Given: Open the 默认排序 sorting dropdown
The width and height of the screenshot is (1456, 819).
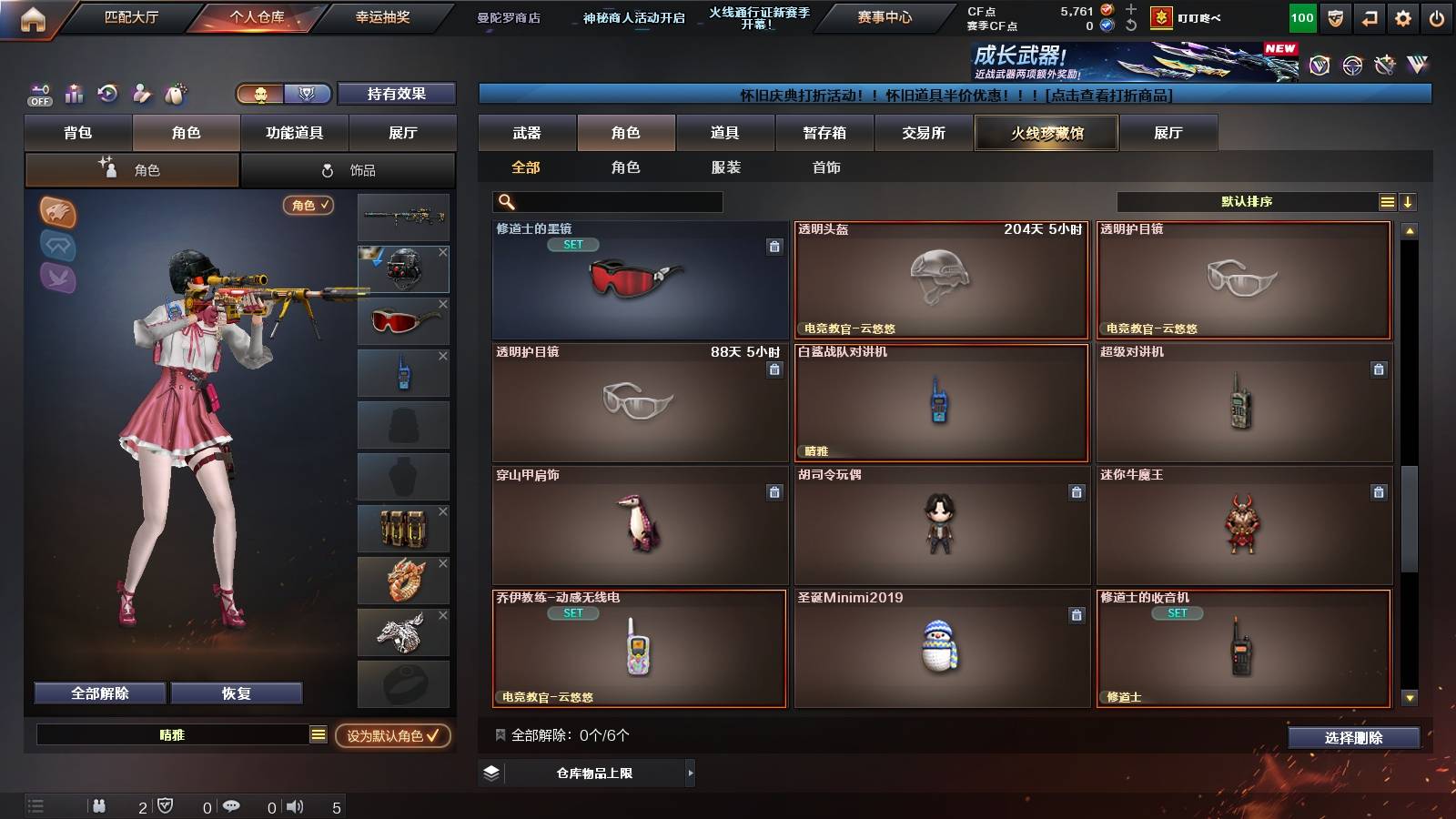Looking at the screenshot, I should [x=1247, y=201].
